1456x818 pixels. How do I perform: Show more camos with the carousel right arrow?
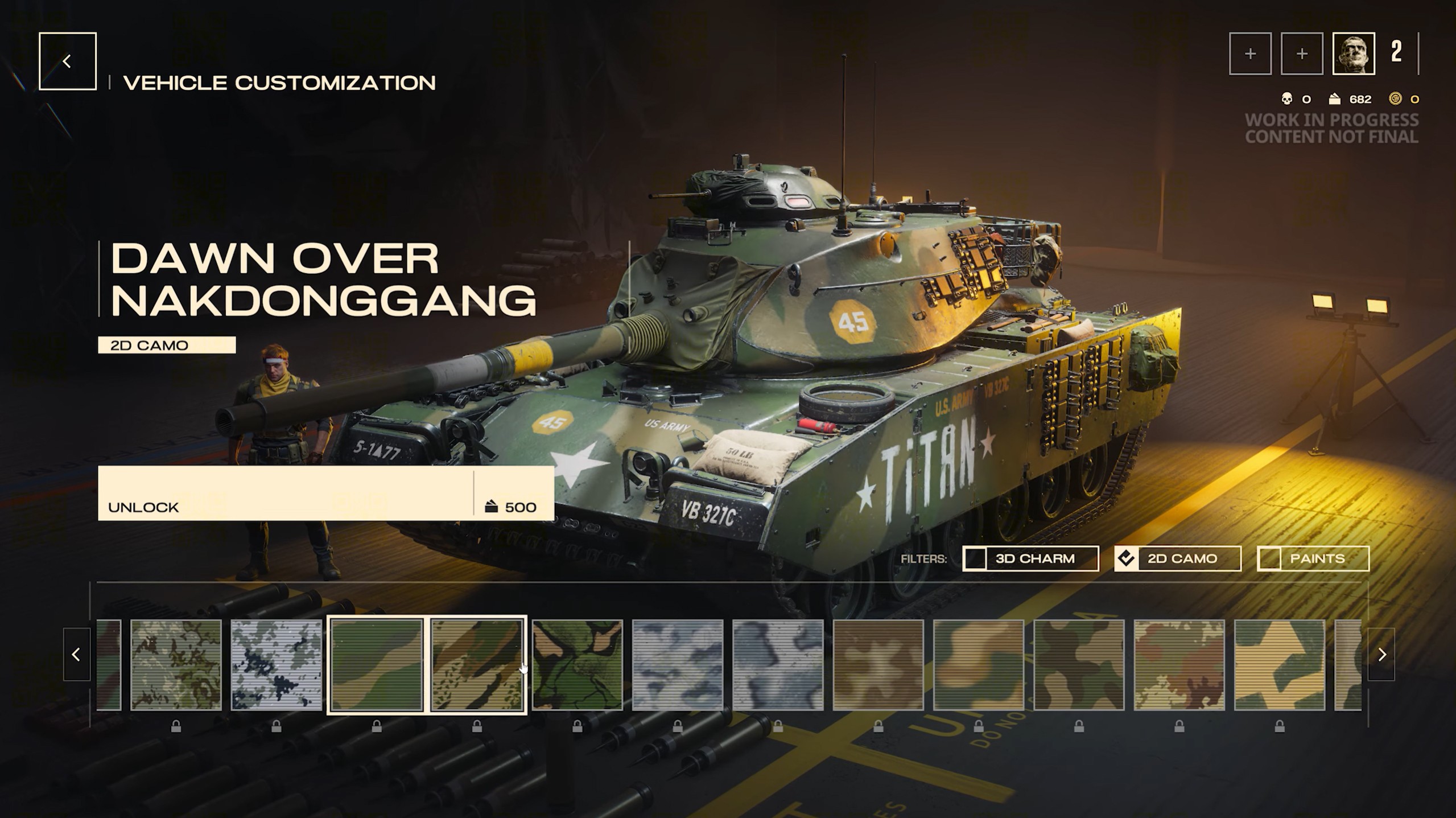click(x=1381, y=655)
